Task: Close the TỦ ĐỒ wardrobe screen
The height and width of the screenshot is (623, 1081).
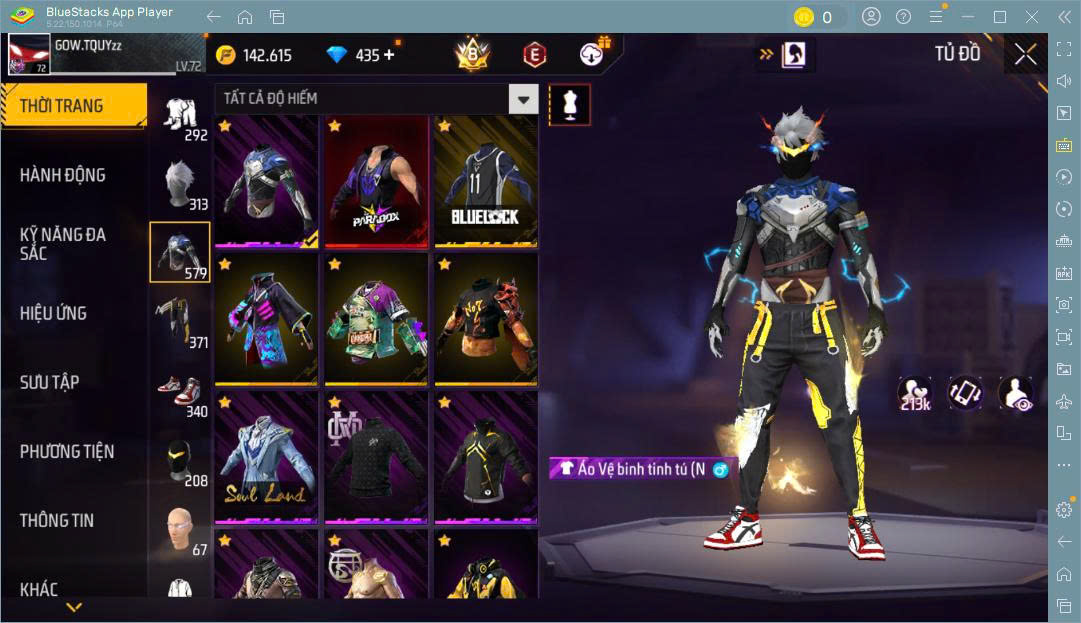Action: (1025, 55)
